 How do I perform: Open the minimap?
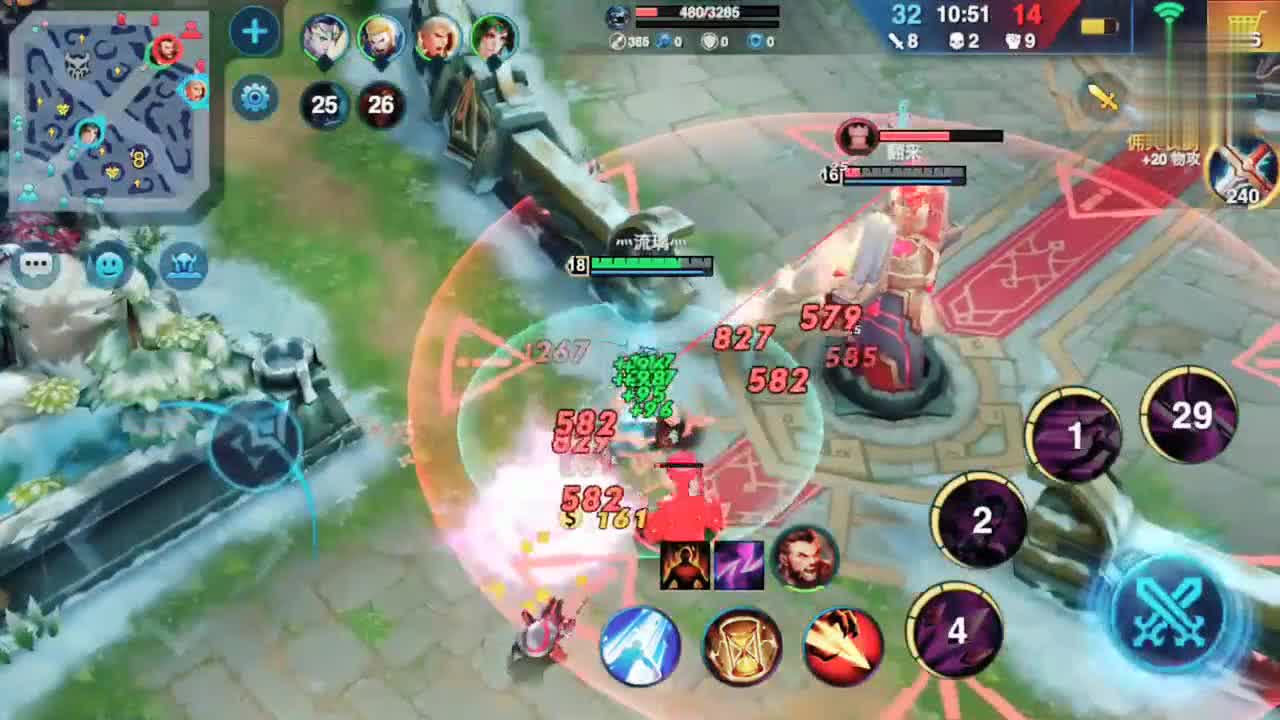pyautogui.click(x=108, y=108)
